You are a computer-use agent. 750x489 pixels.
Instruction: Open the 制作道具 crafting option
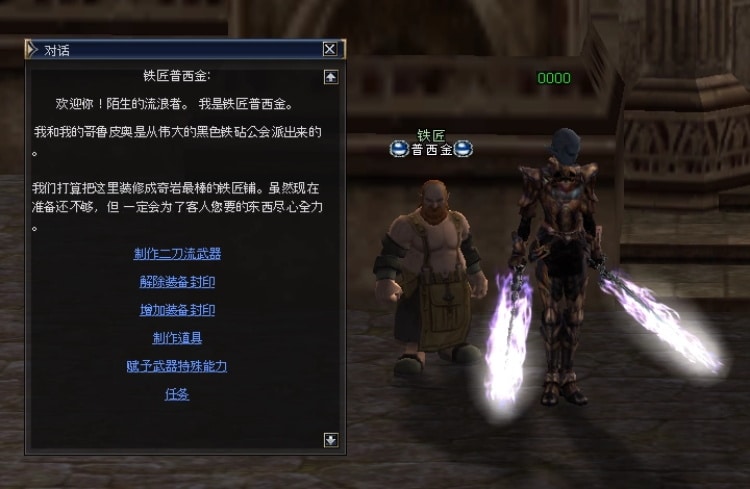click(177, 338)
